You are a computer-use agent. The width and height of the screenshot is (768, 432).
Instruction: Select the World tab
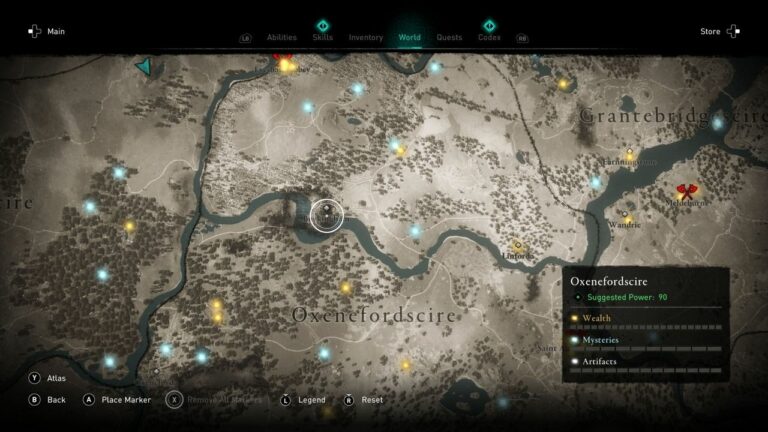click(x=410, y=38)
